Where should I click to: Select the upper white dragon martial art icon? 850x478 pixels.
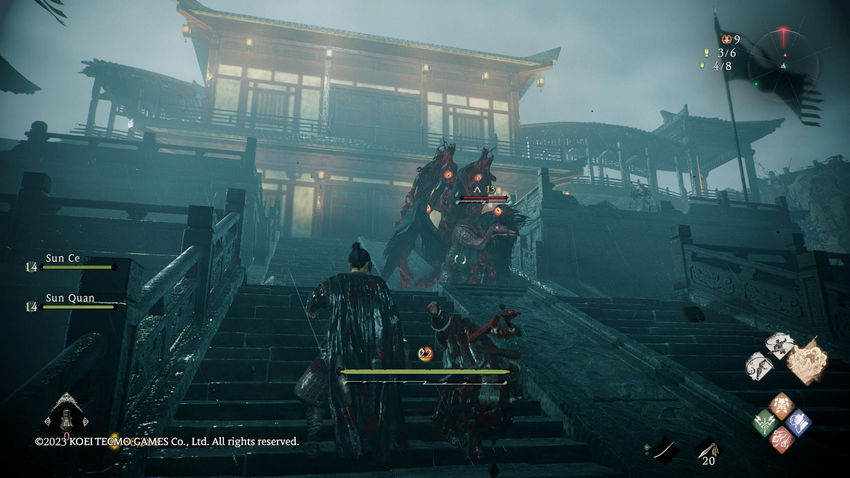coord(779,344)
